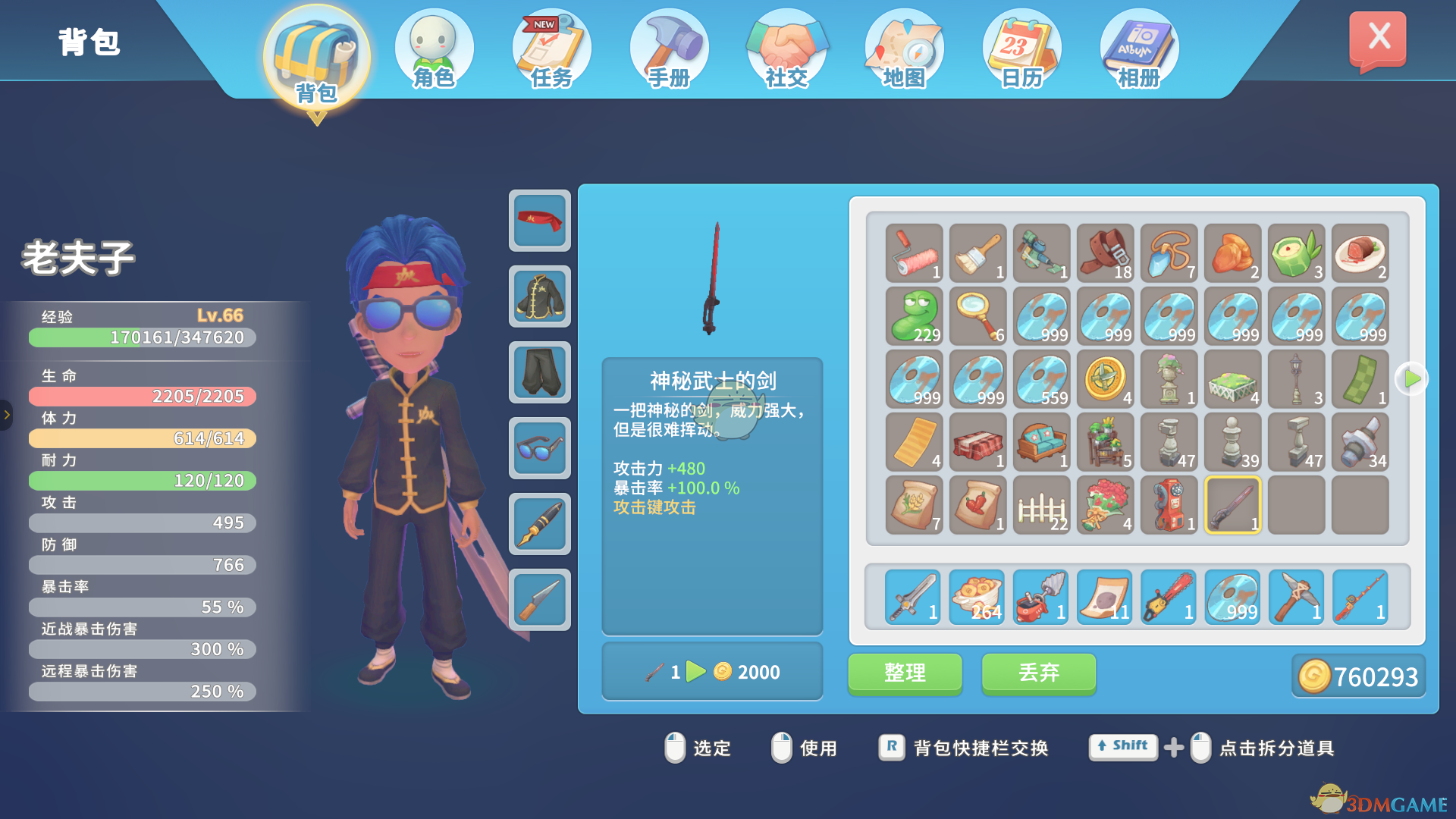Switch to the 角色 character tab

pos(434,50)
